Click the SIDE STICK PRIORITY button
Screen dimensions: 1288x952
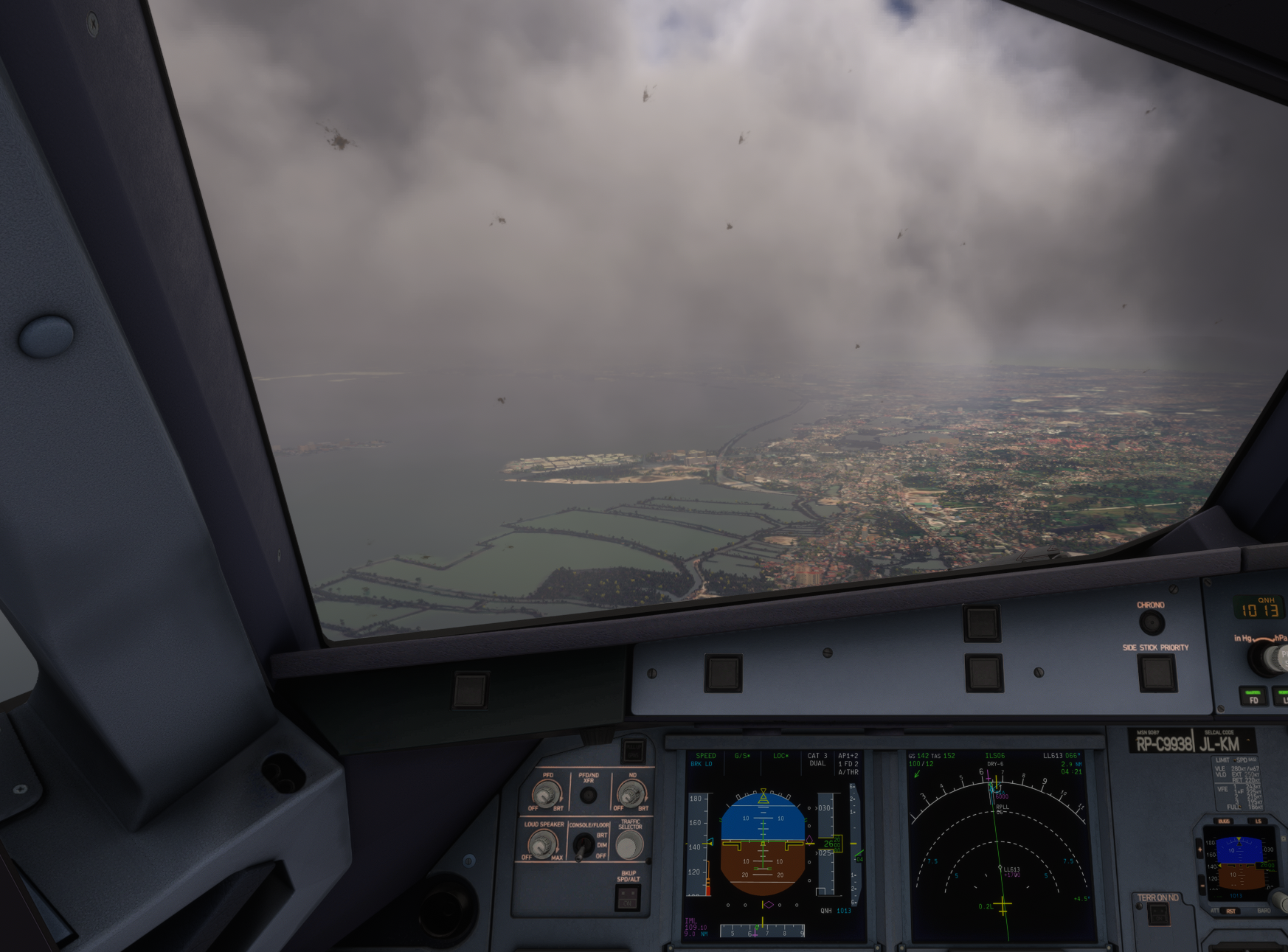(1157, 672)
